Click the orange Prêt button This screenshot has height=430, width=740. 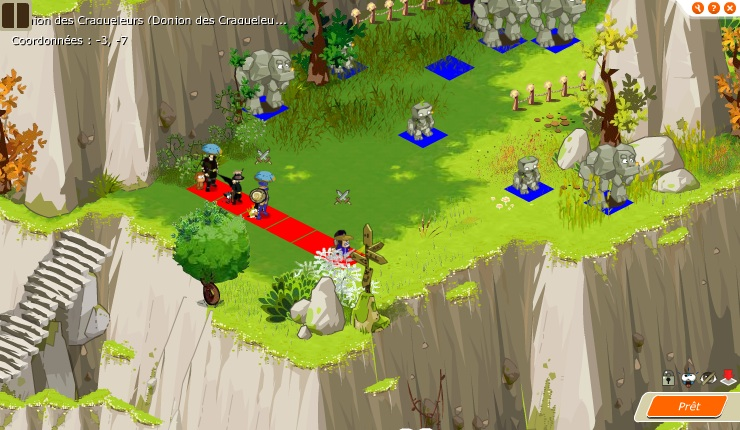tap(687, 406)
